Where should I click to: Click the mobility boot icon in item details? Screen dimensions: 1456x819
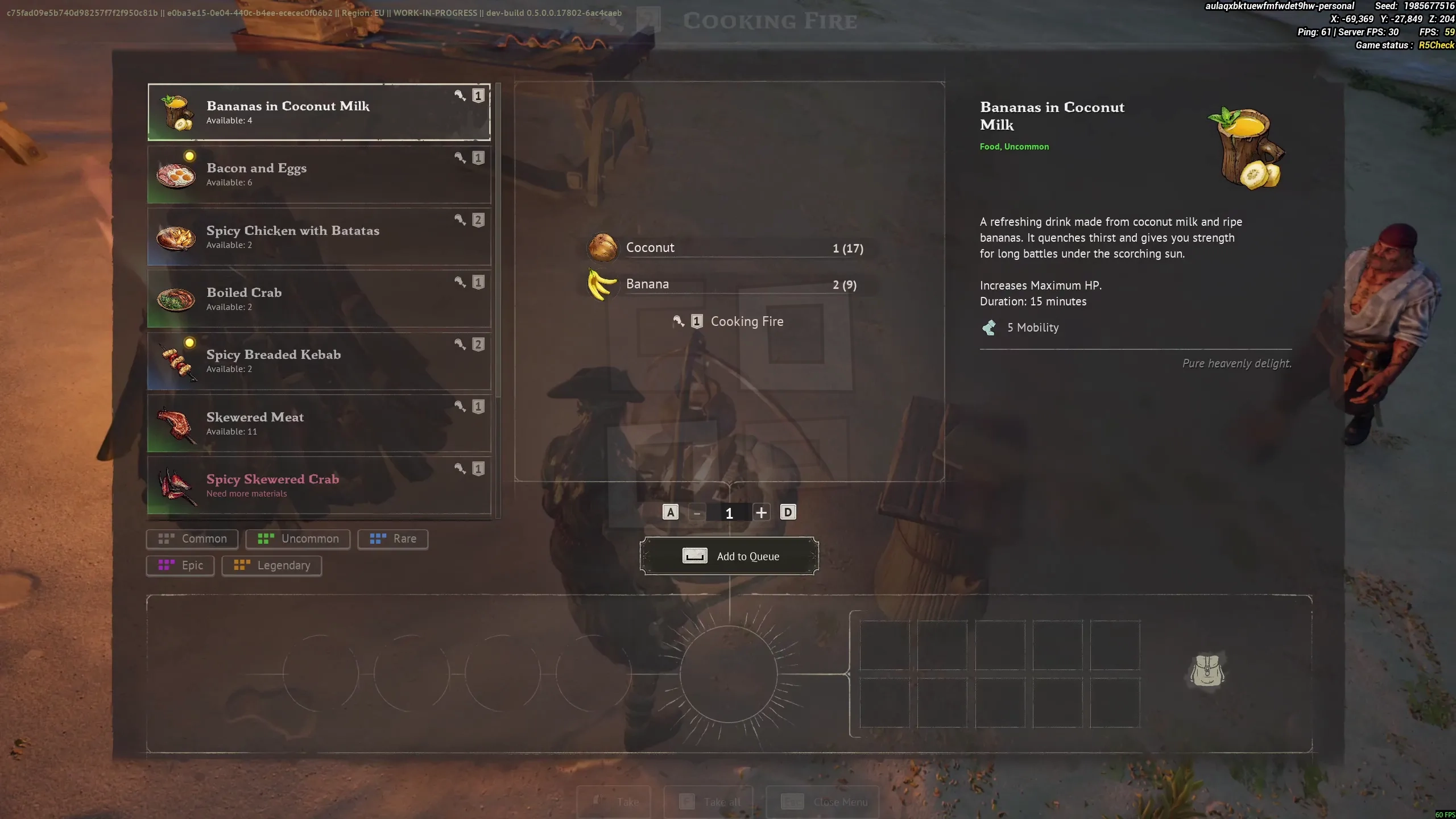coord(988,327)
